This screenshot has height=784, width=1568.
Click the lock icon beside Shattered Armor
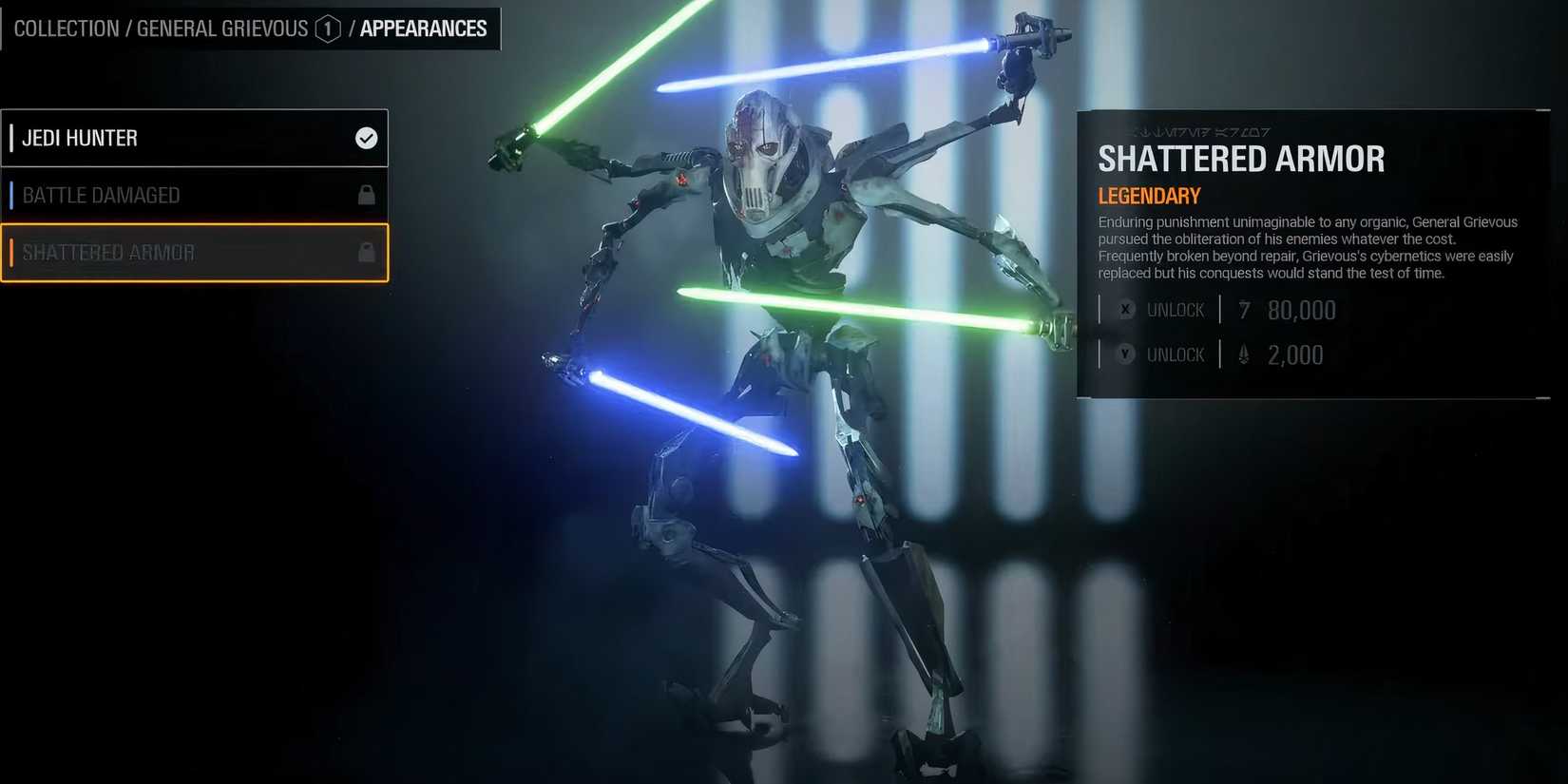366,252
